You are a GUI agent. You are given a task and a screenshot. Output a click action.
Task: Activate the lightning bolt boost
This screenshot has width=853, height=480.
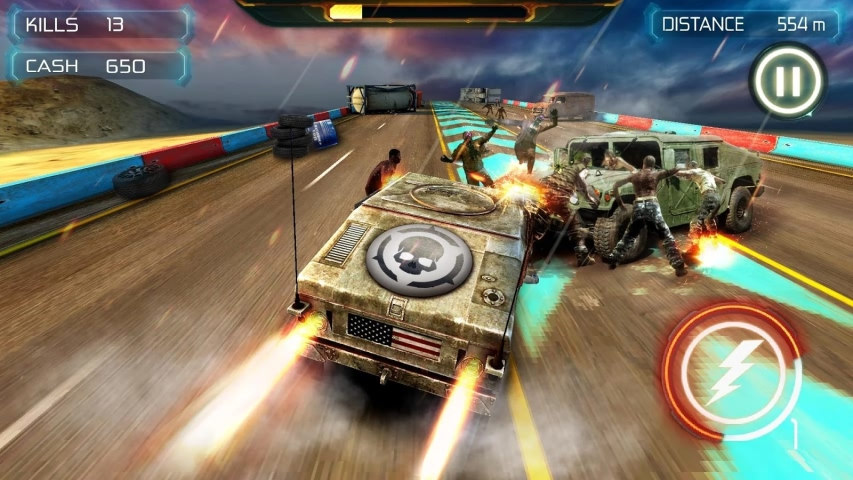tap(732, 370)
